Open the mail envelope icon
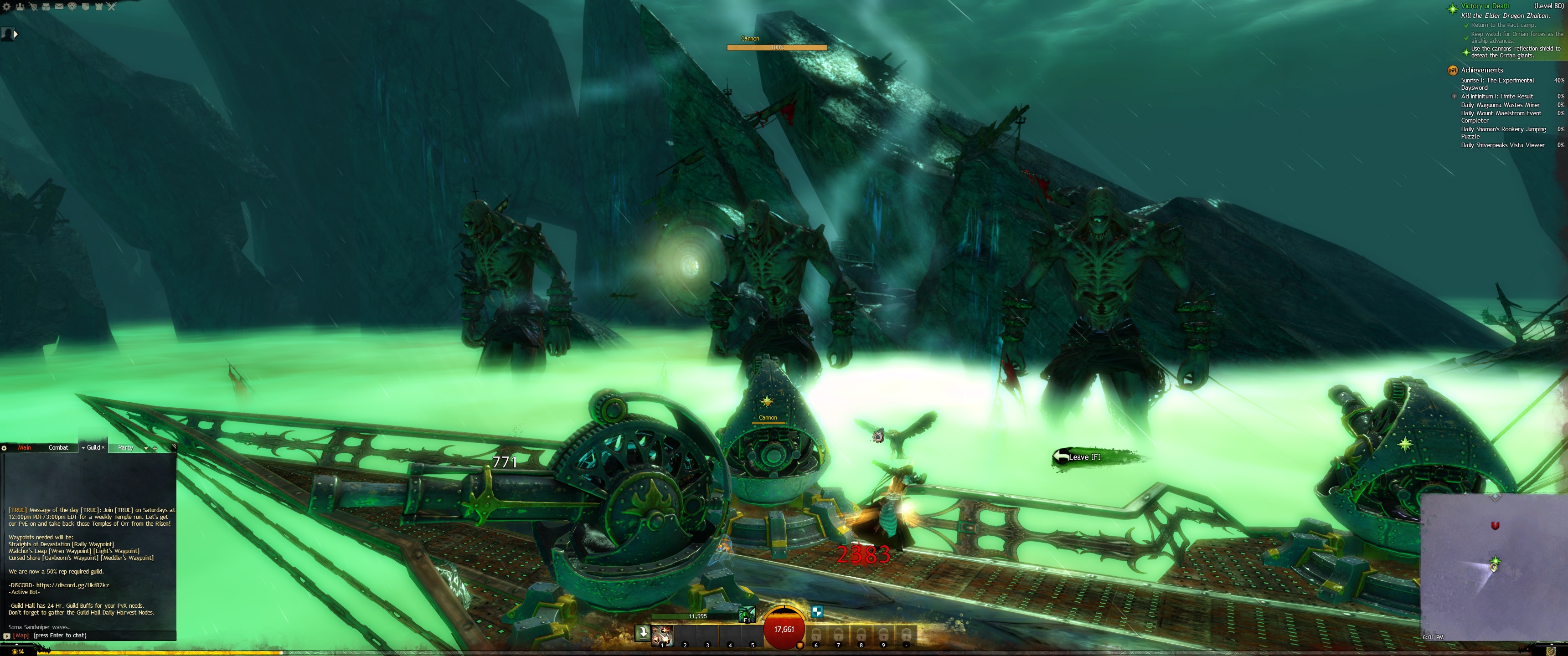The image size is (1568, 656). 59,7
